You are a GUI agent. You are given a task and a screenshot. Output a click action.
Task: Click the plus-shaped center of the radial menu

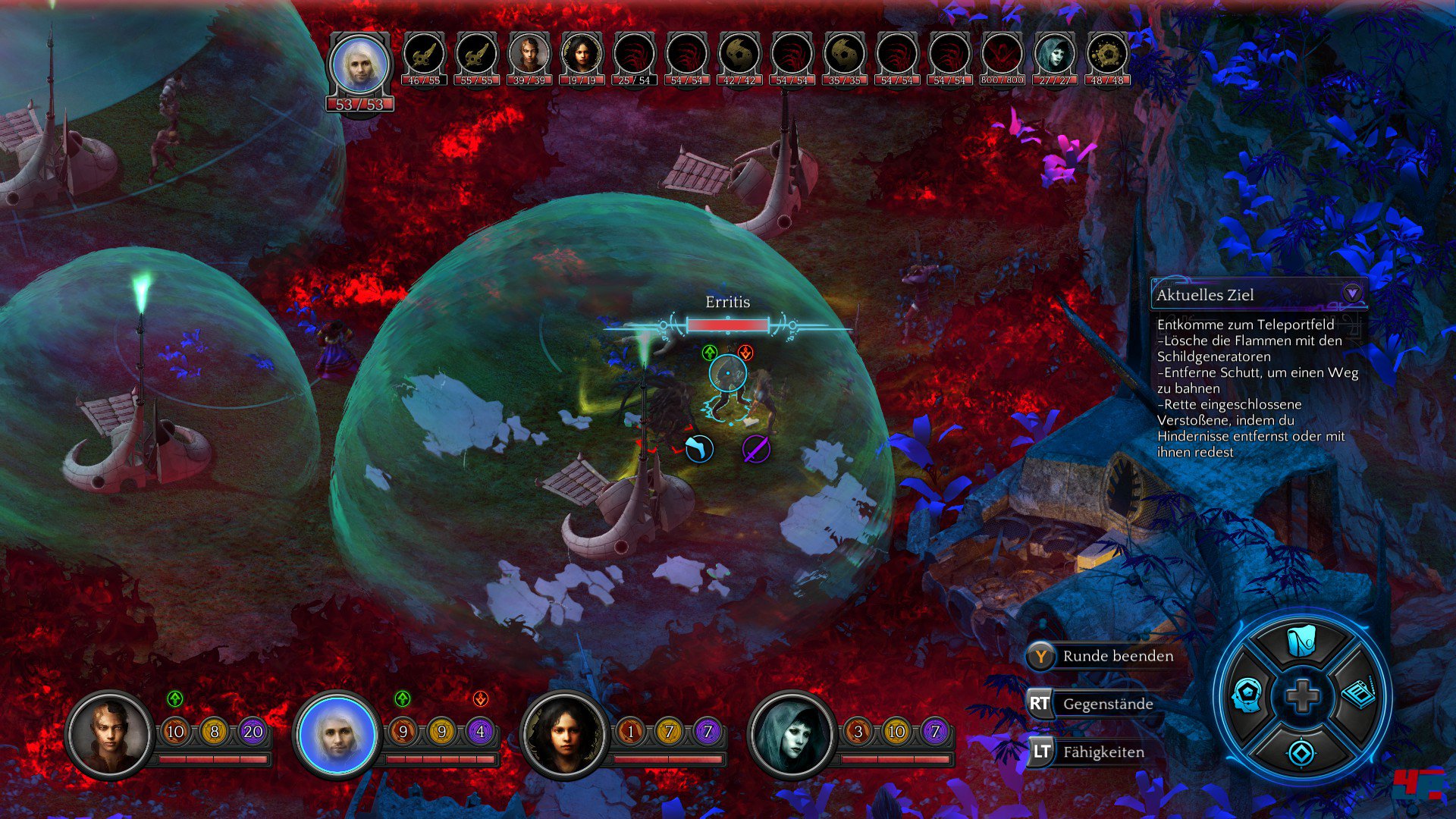1302,696
